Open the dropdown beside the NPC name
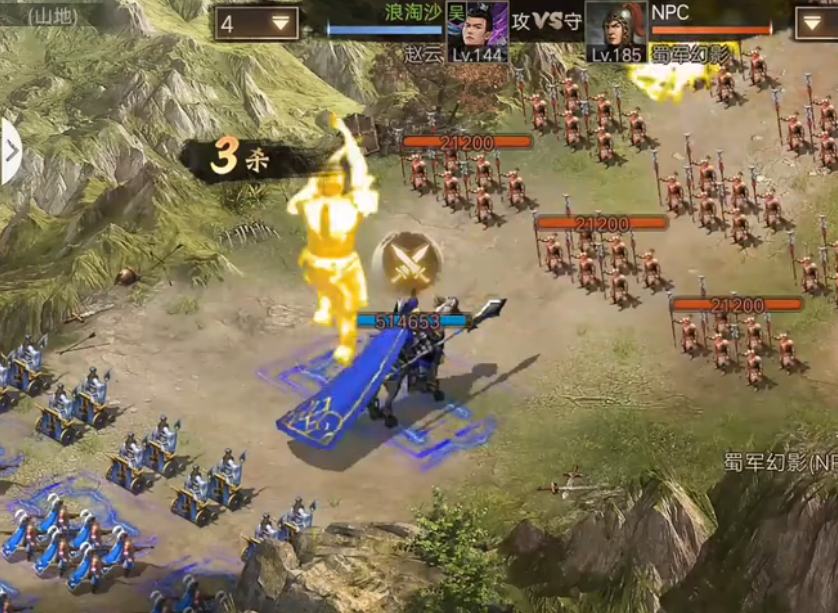 click(815, 23)
